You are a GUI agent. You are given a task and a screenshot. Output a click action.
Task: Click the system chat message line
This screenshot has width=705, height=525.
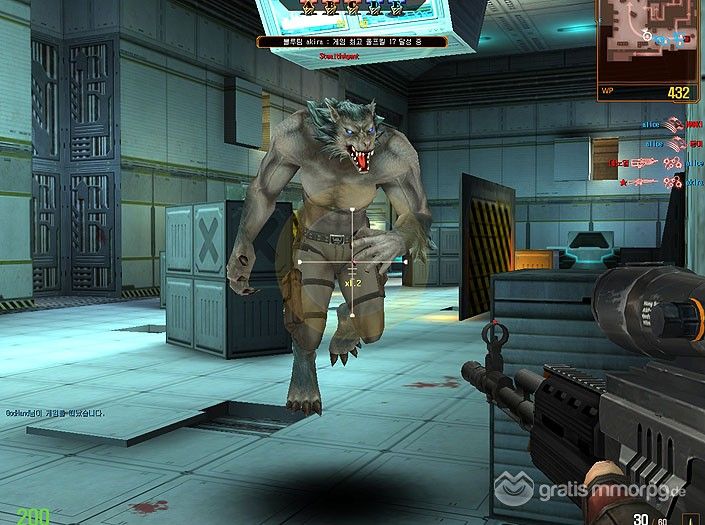57,411
